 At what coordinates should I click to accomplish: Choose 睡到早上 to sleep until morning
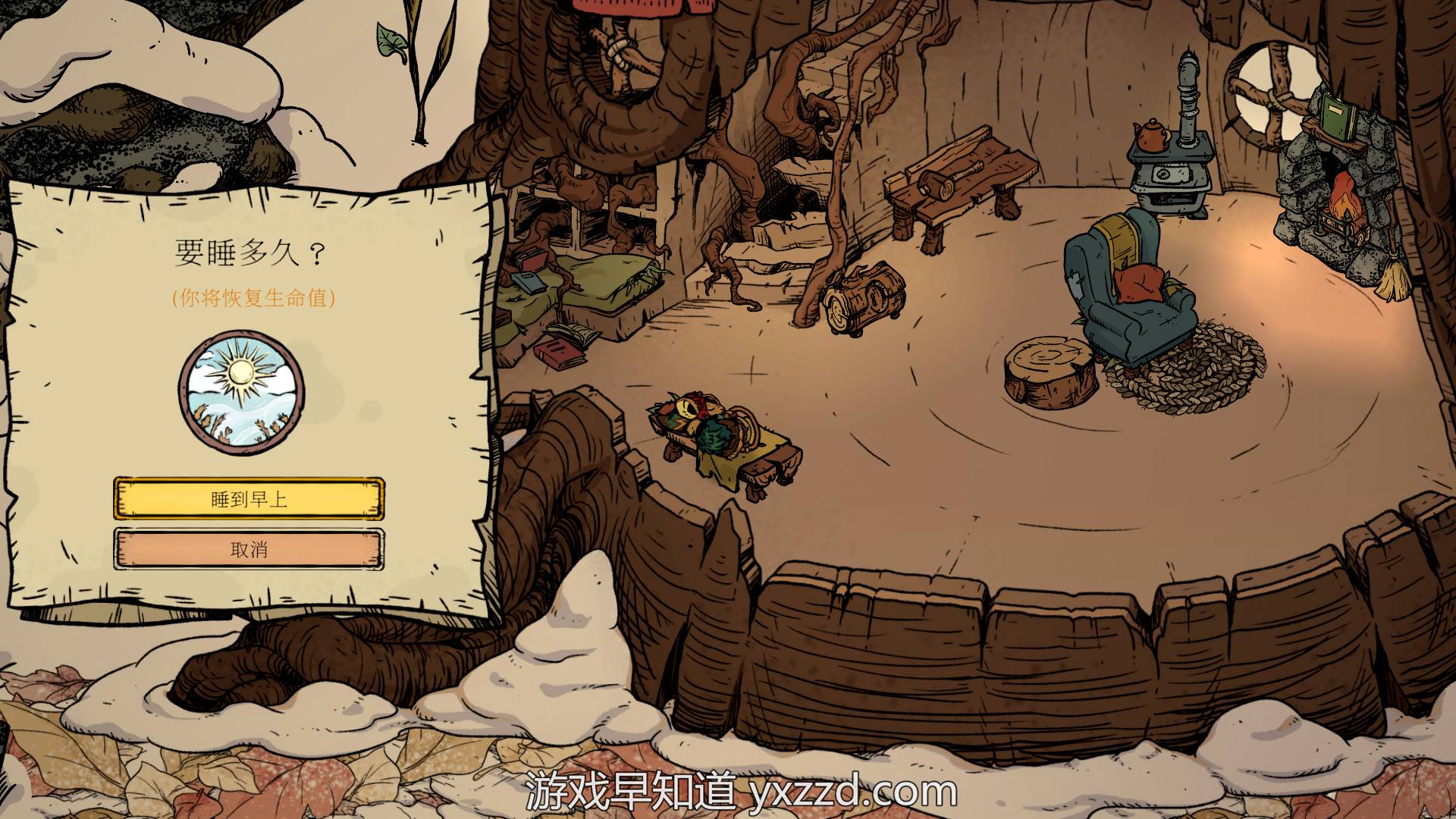249,499
